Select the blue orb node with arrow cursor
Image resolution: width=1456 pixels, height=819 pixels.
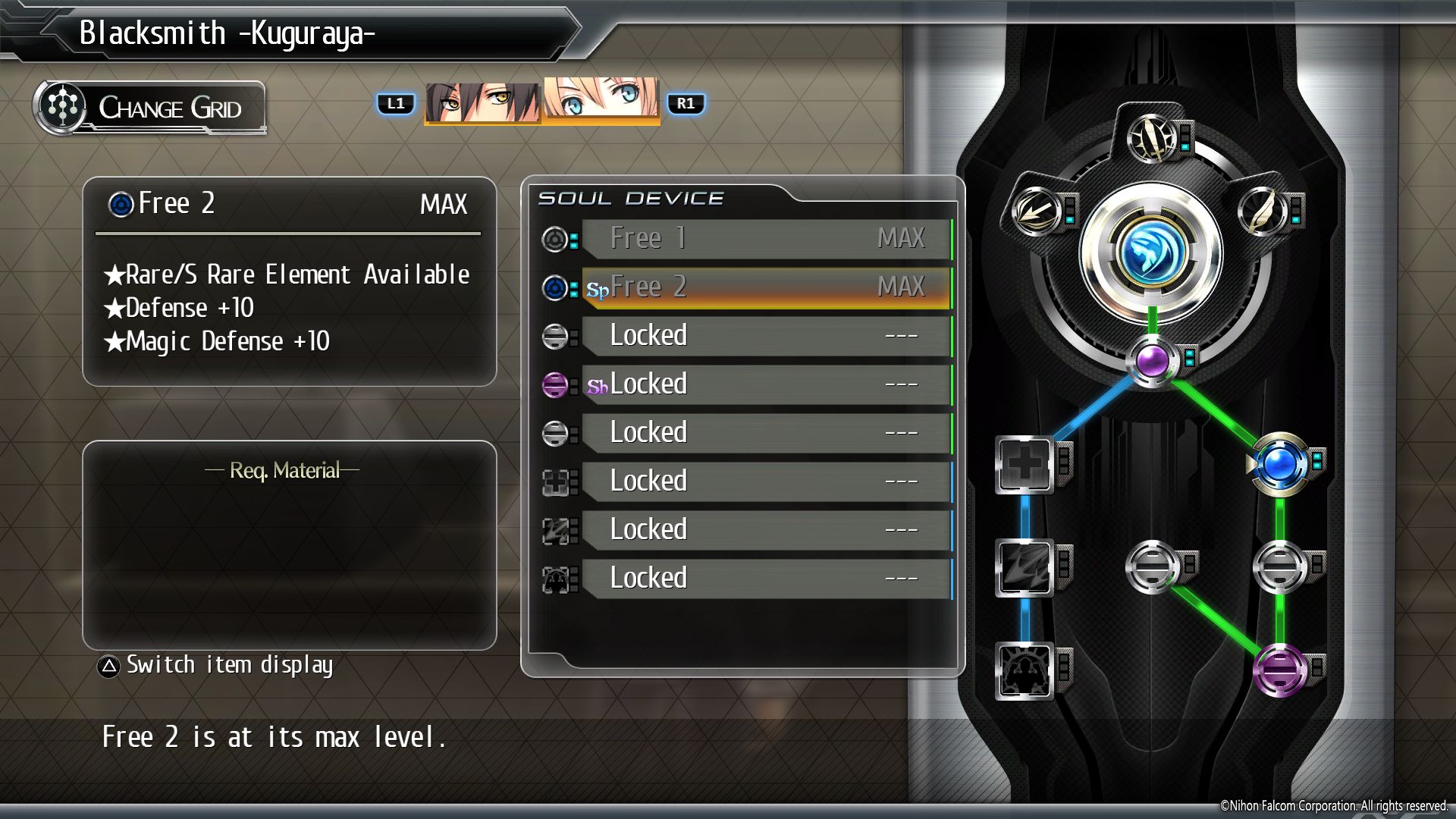[1280, 463]
